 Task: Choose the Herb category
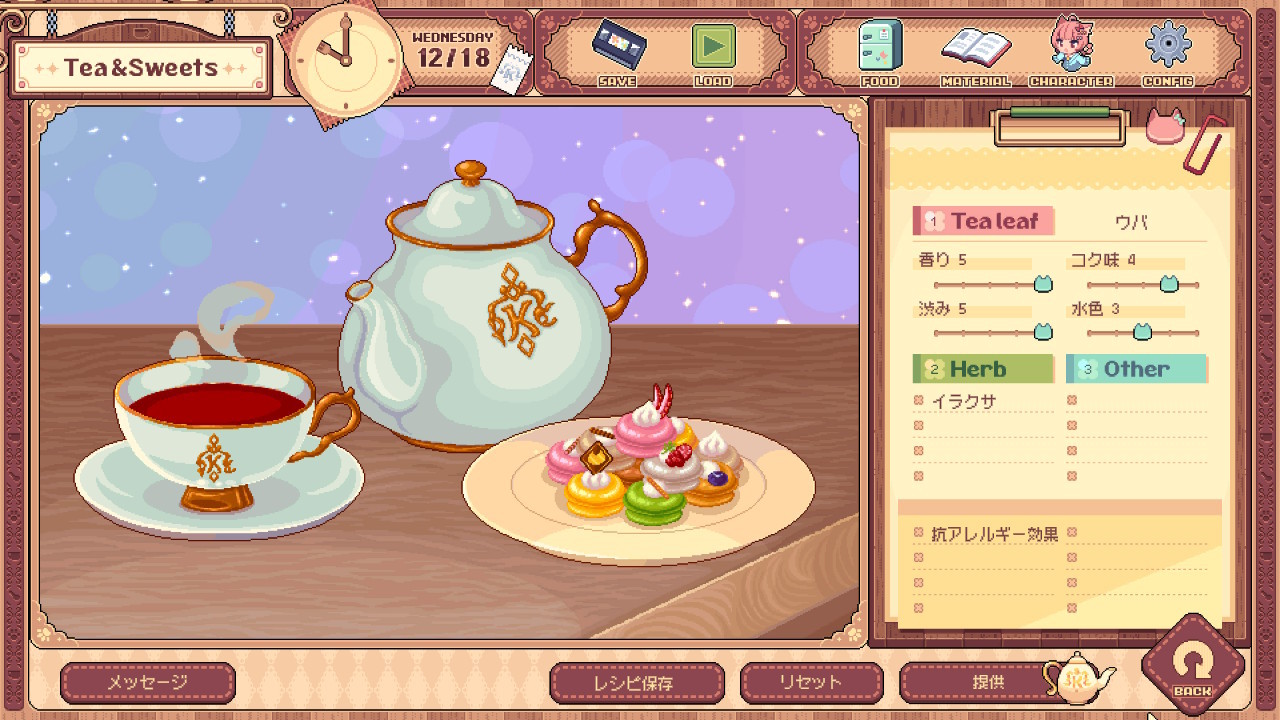983,369
